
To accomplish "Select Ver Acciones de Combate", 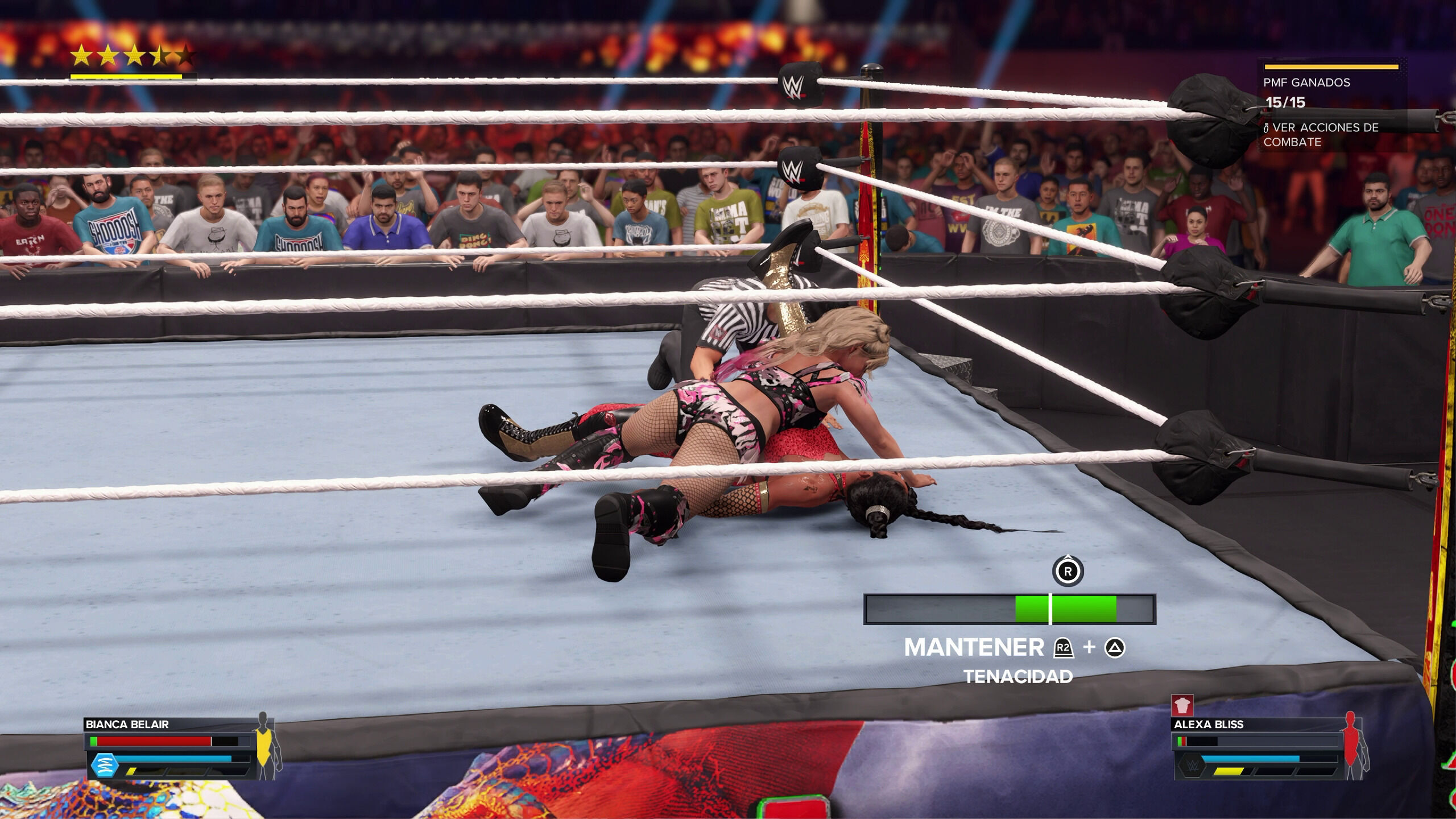I will pos(1321,135).
